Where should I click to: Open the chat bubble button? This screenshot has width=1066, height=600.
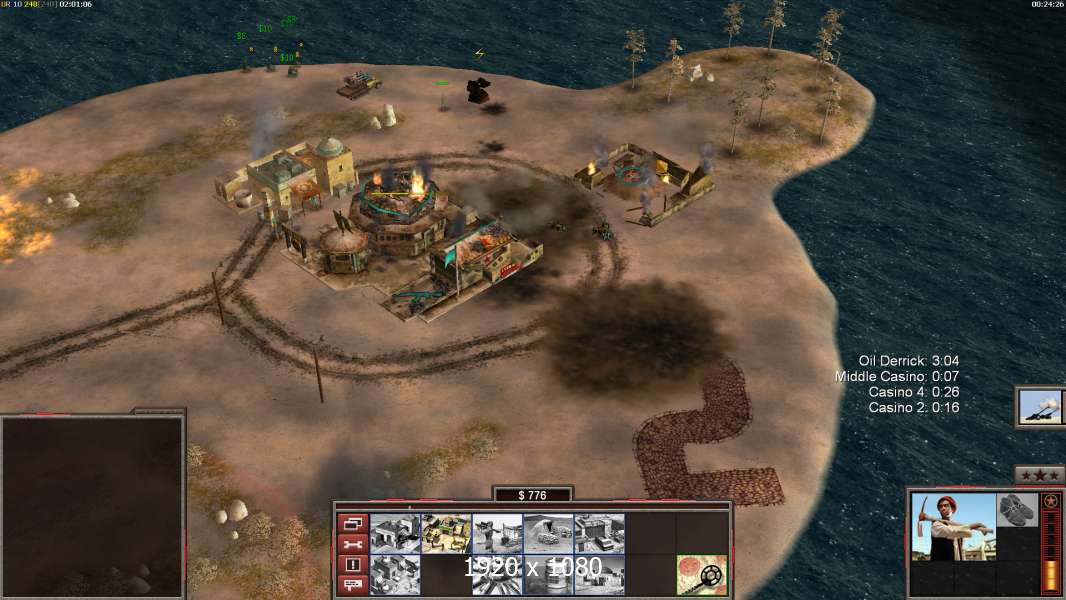(352, 584)
